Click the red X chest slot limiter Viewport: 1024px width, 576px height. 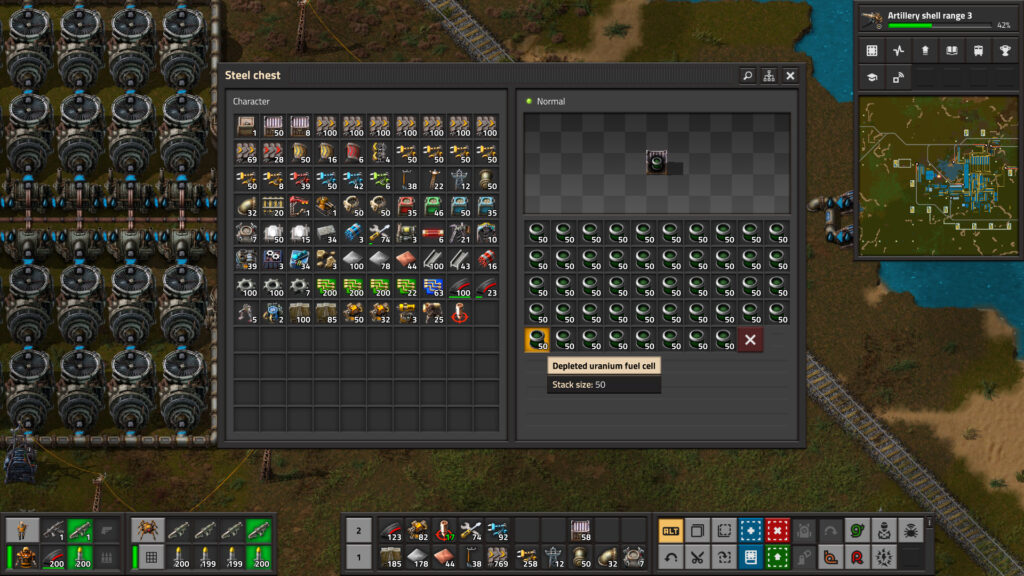750,340
